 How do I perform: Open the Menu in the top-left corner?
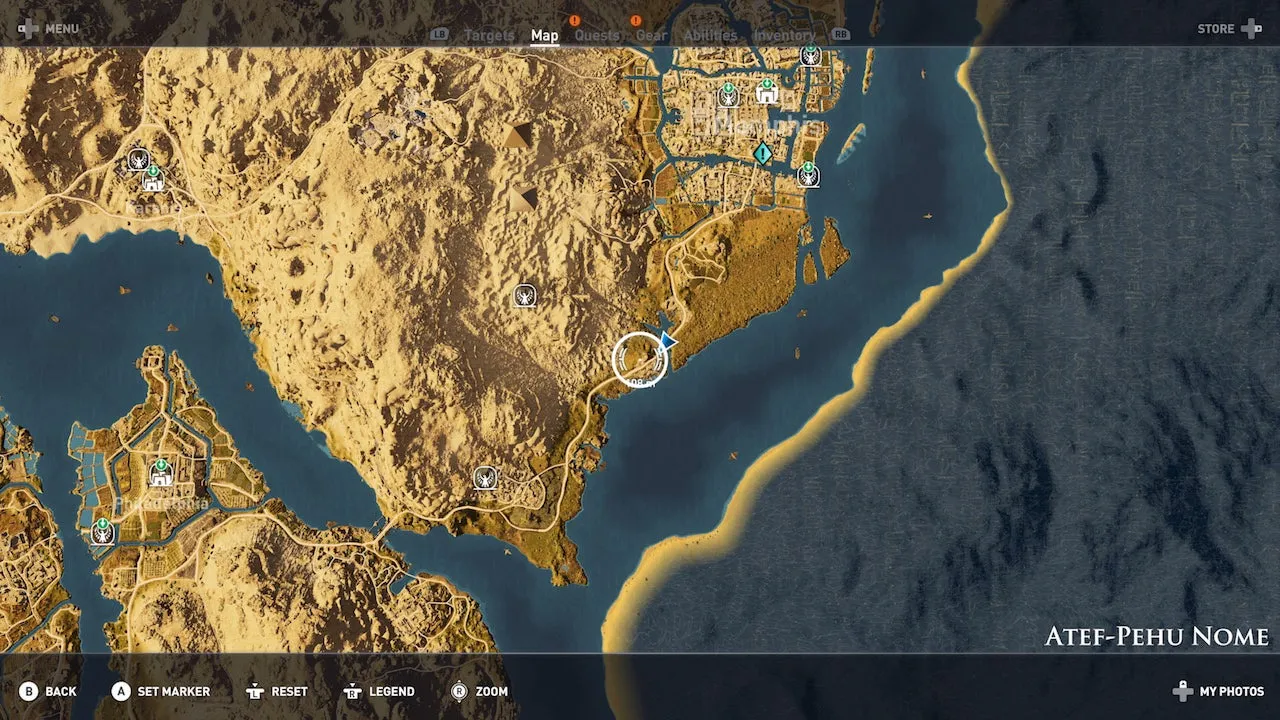(48, 29)
